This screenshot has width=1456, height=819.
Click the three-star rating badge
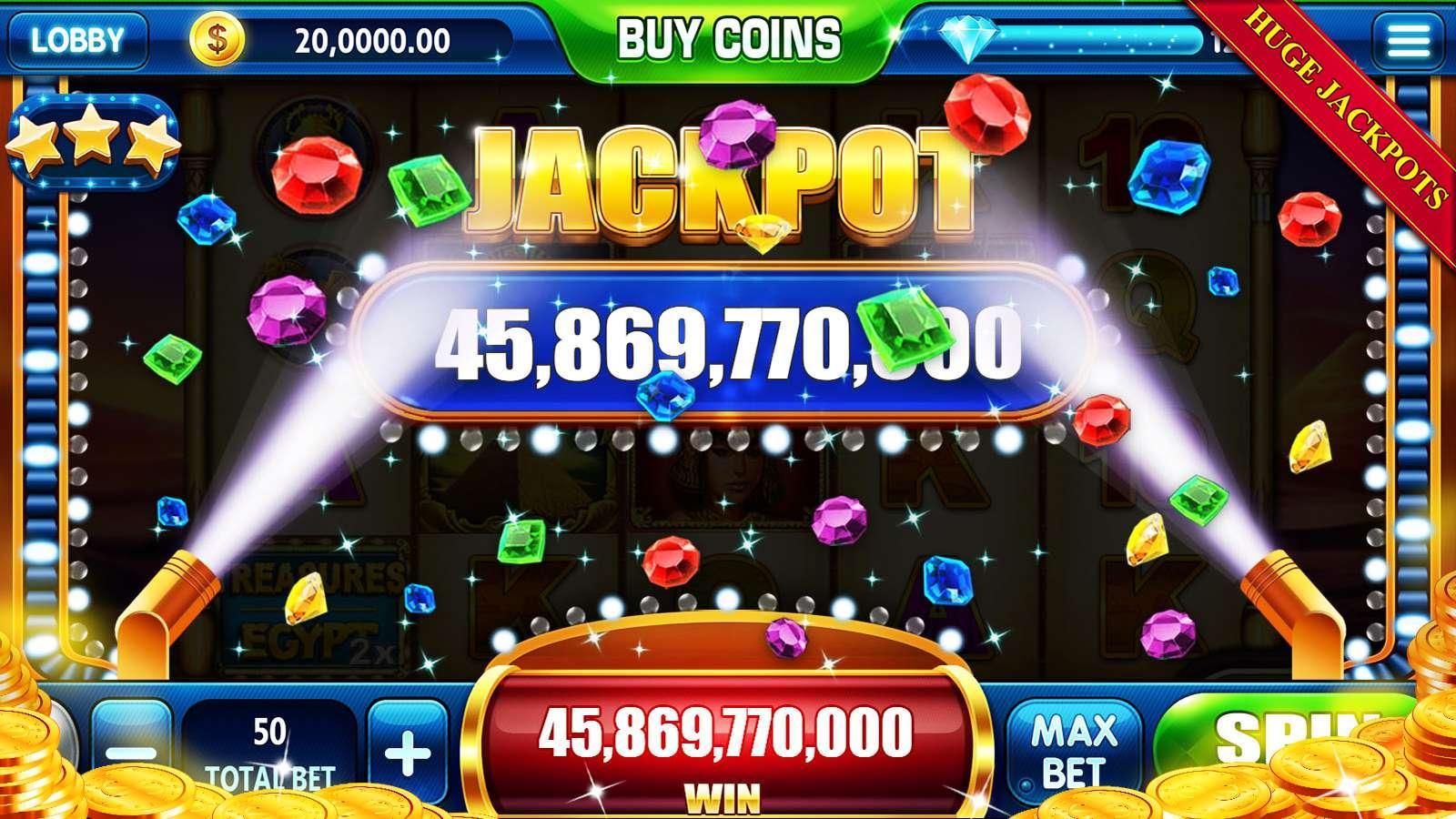click(96, 141)
